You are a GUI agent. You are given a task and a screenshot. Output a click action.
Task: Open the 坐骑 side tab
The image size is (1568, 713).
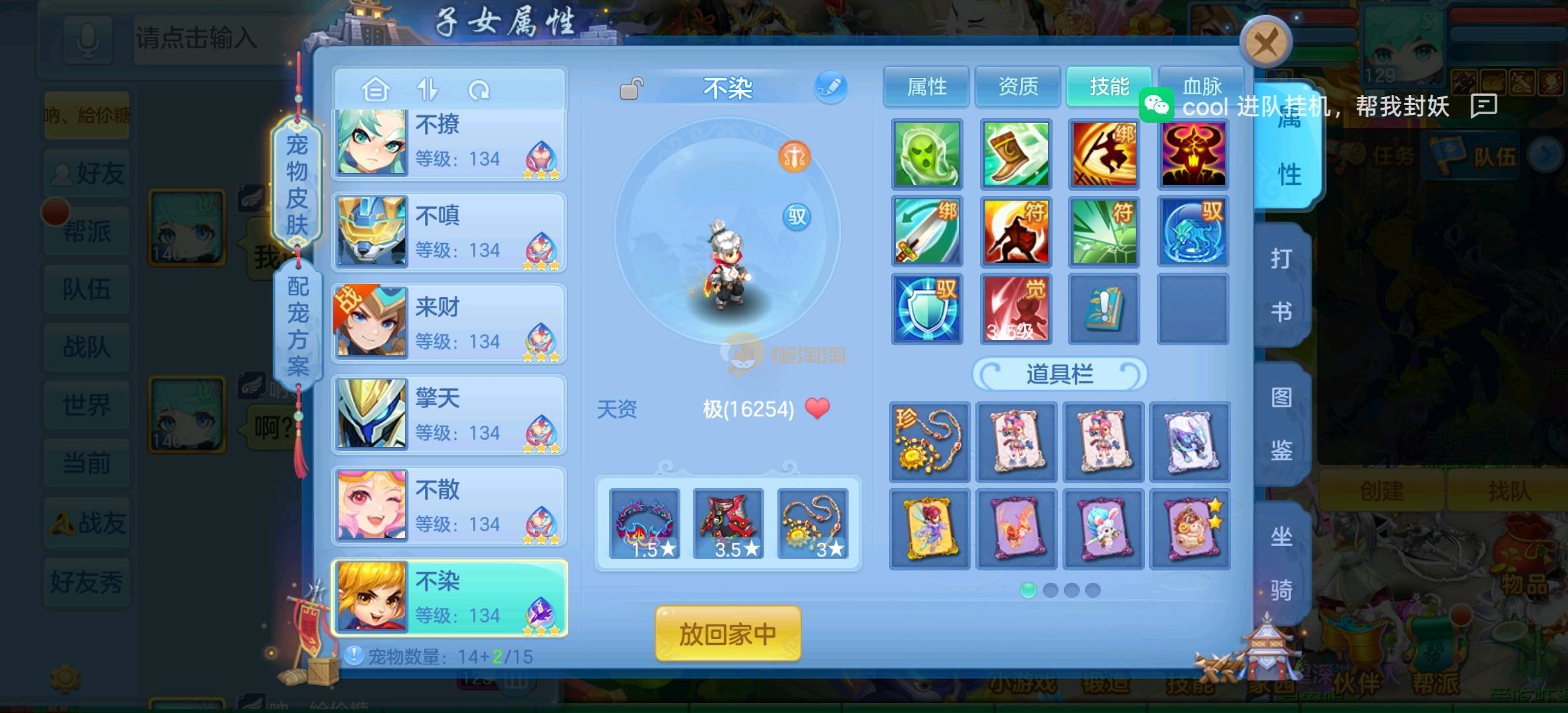coord(1282,562)
